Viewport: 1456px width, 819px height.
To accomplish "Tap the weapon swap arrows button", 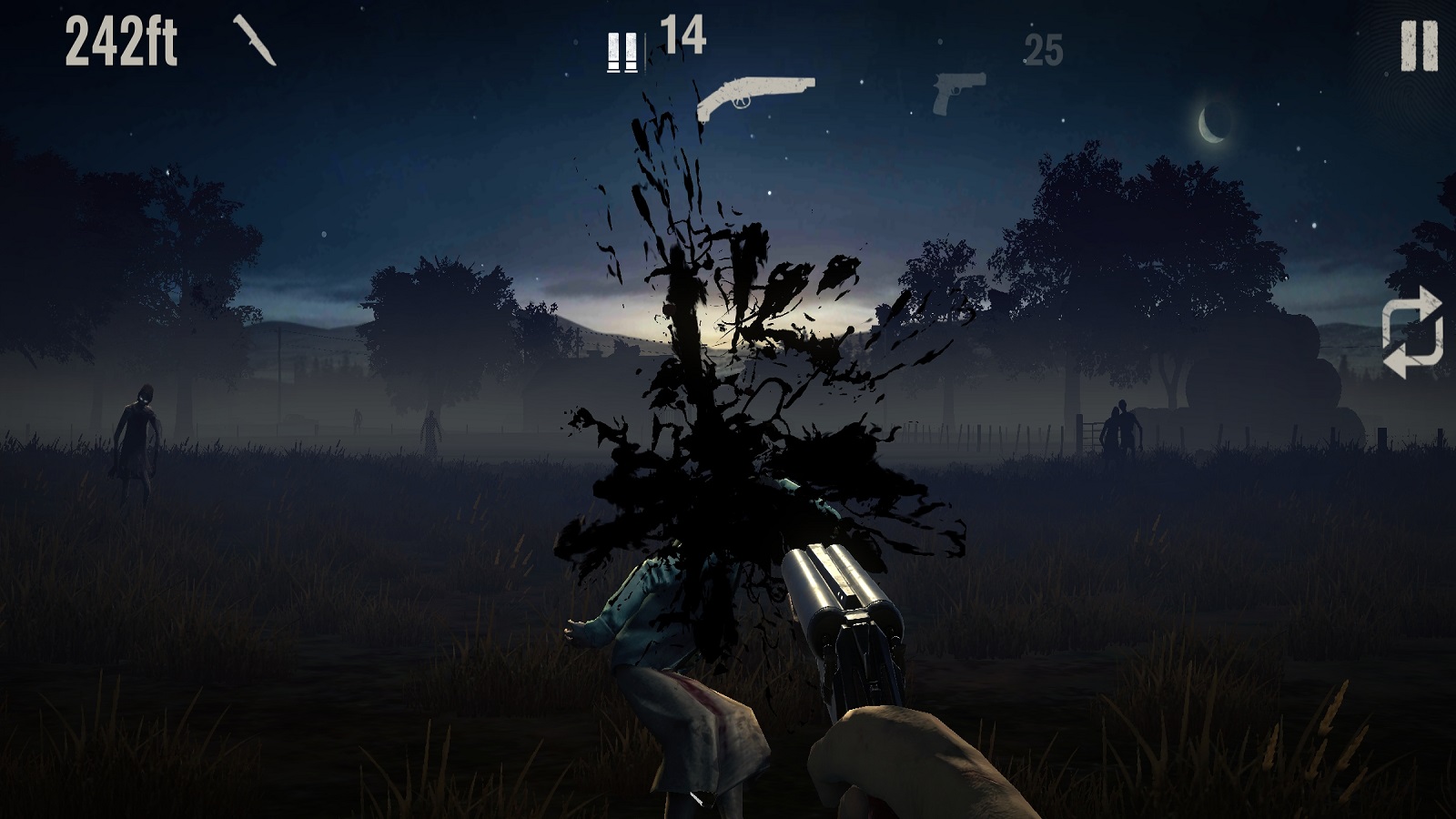I will [1412, 332].
